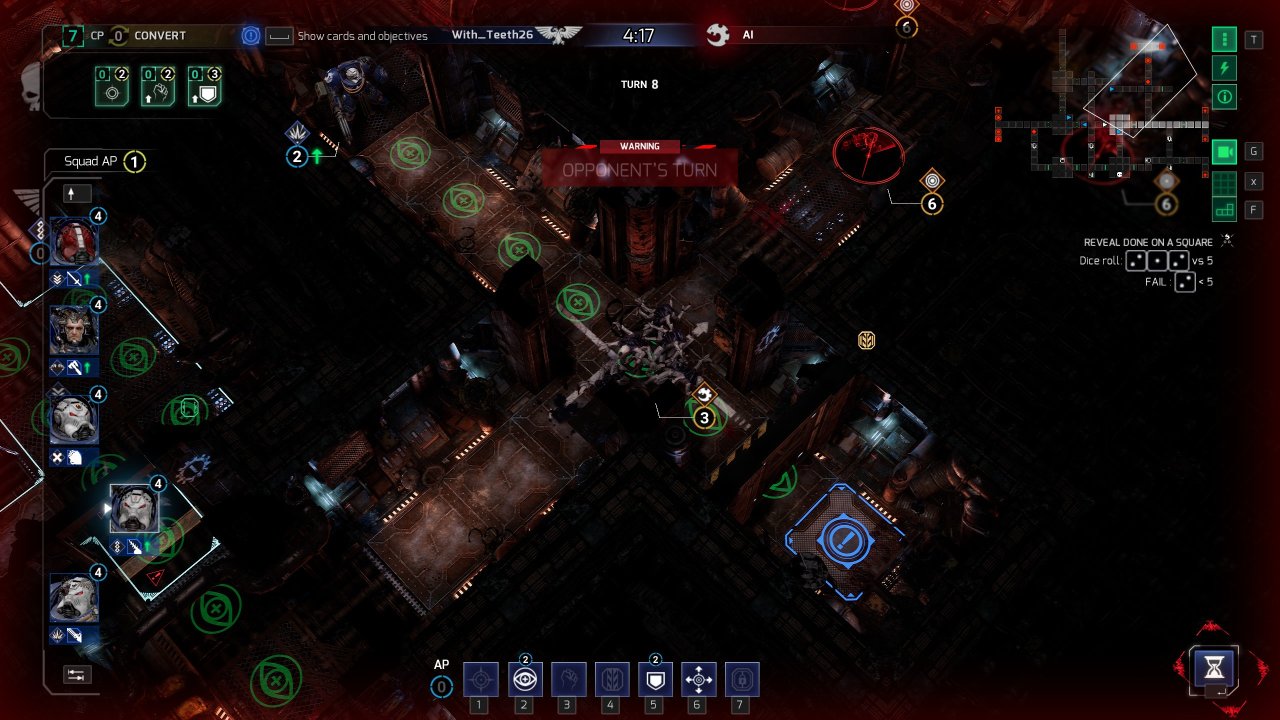Select the bottom marine portrait in squad list
Screen dimensions: 1280x720
pyautogui.click(x=73, y=599)
